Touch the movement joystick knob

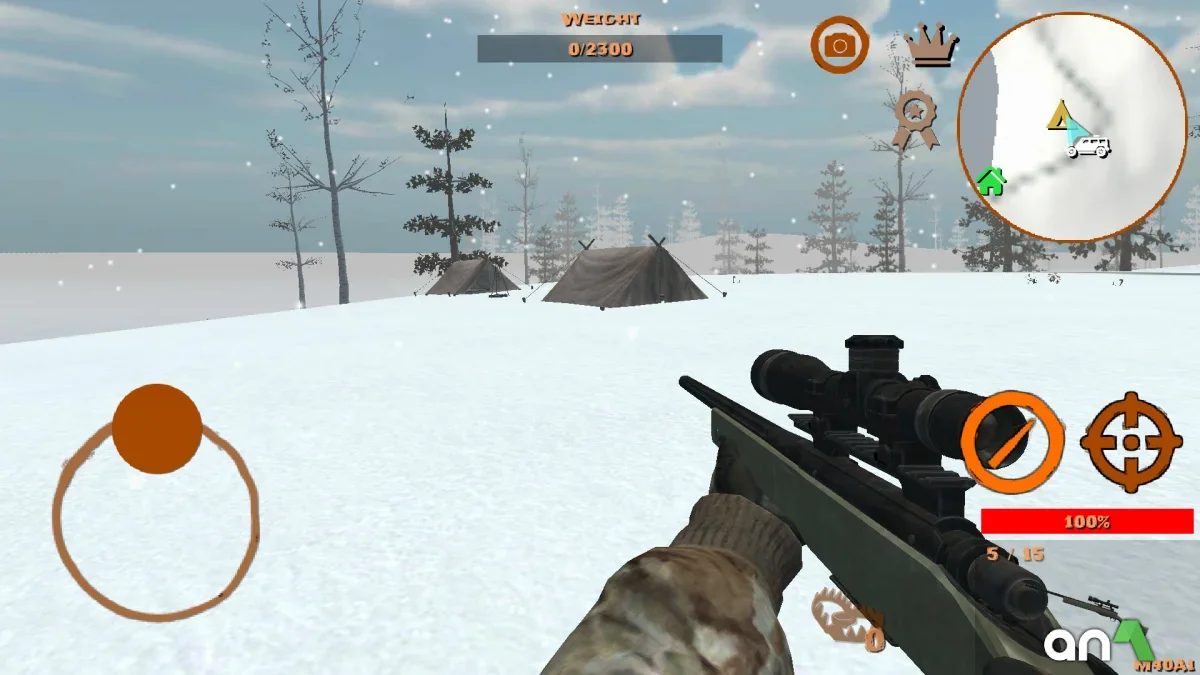pos(157,428)
